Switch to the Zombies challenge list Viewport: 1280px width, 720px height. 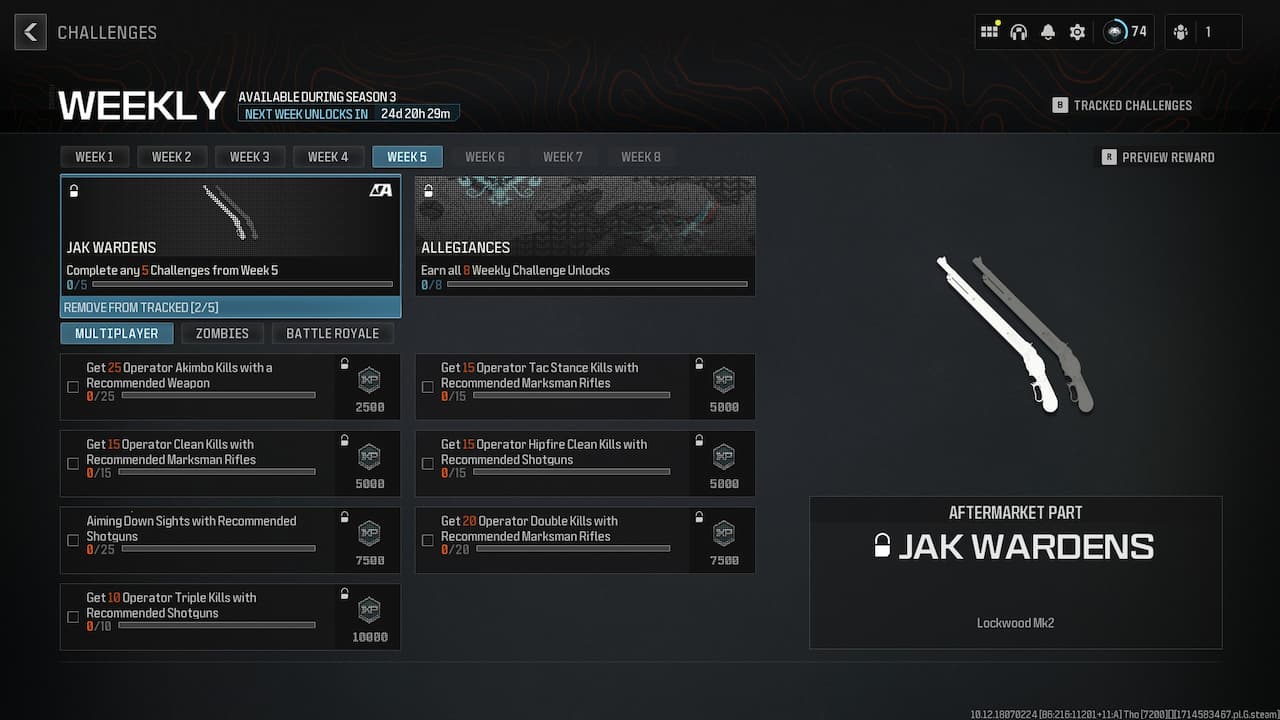[x=222, y=333]
